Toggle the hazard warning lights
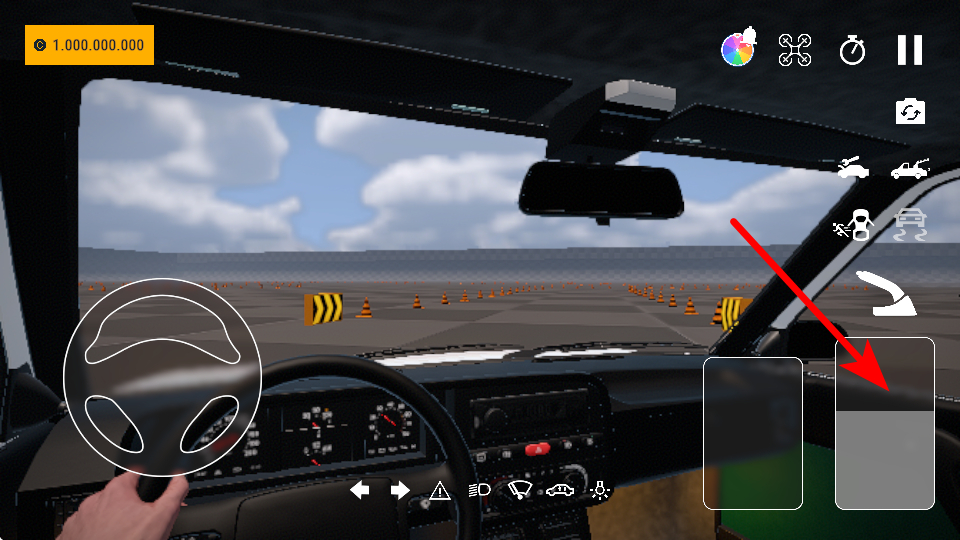The image size is (960, 540). pyautogui.click(x=440, y=490)
